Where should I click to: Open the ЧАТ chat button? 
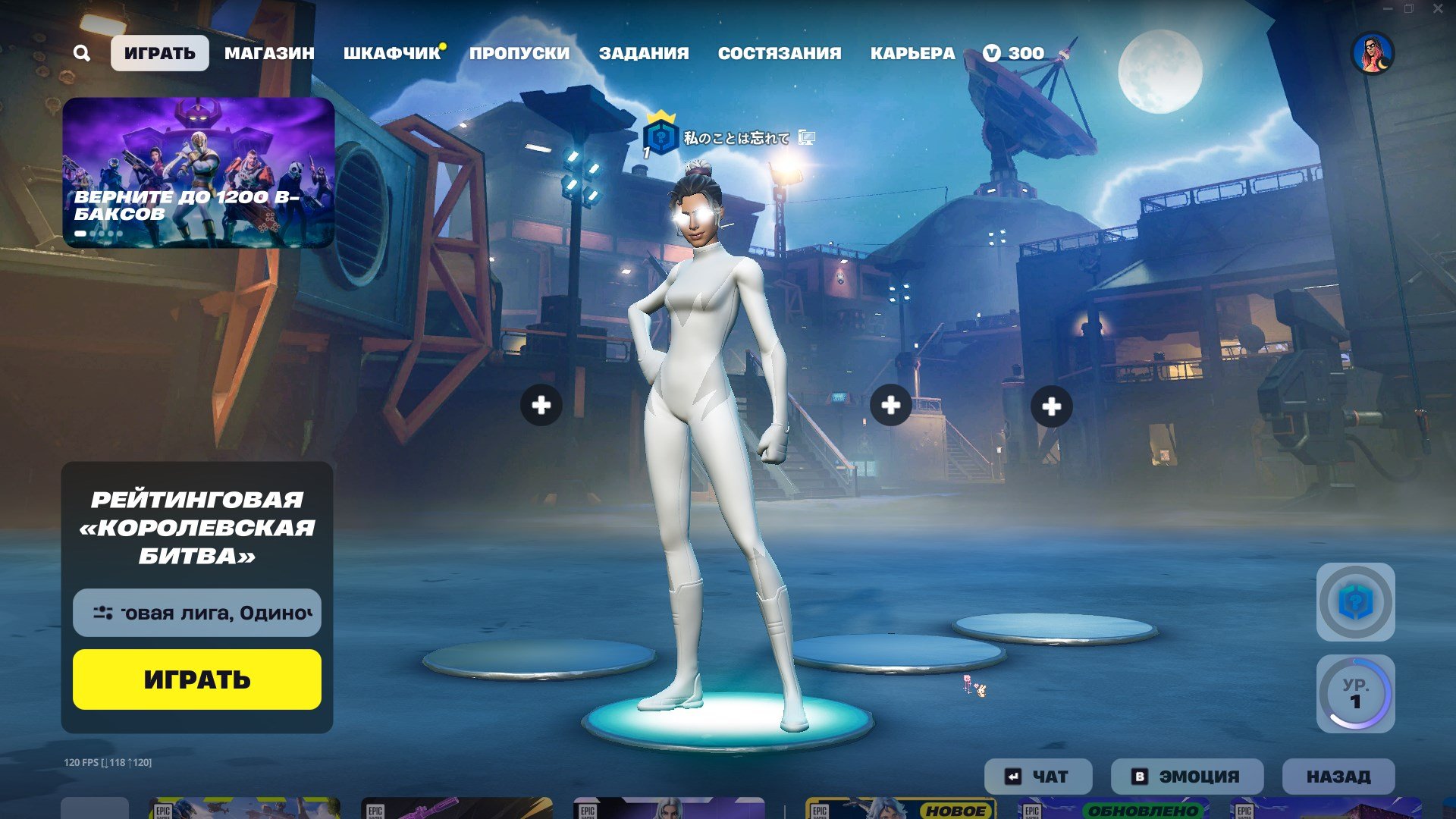[1037, 777]
